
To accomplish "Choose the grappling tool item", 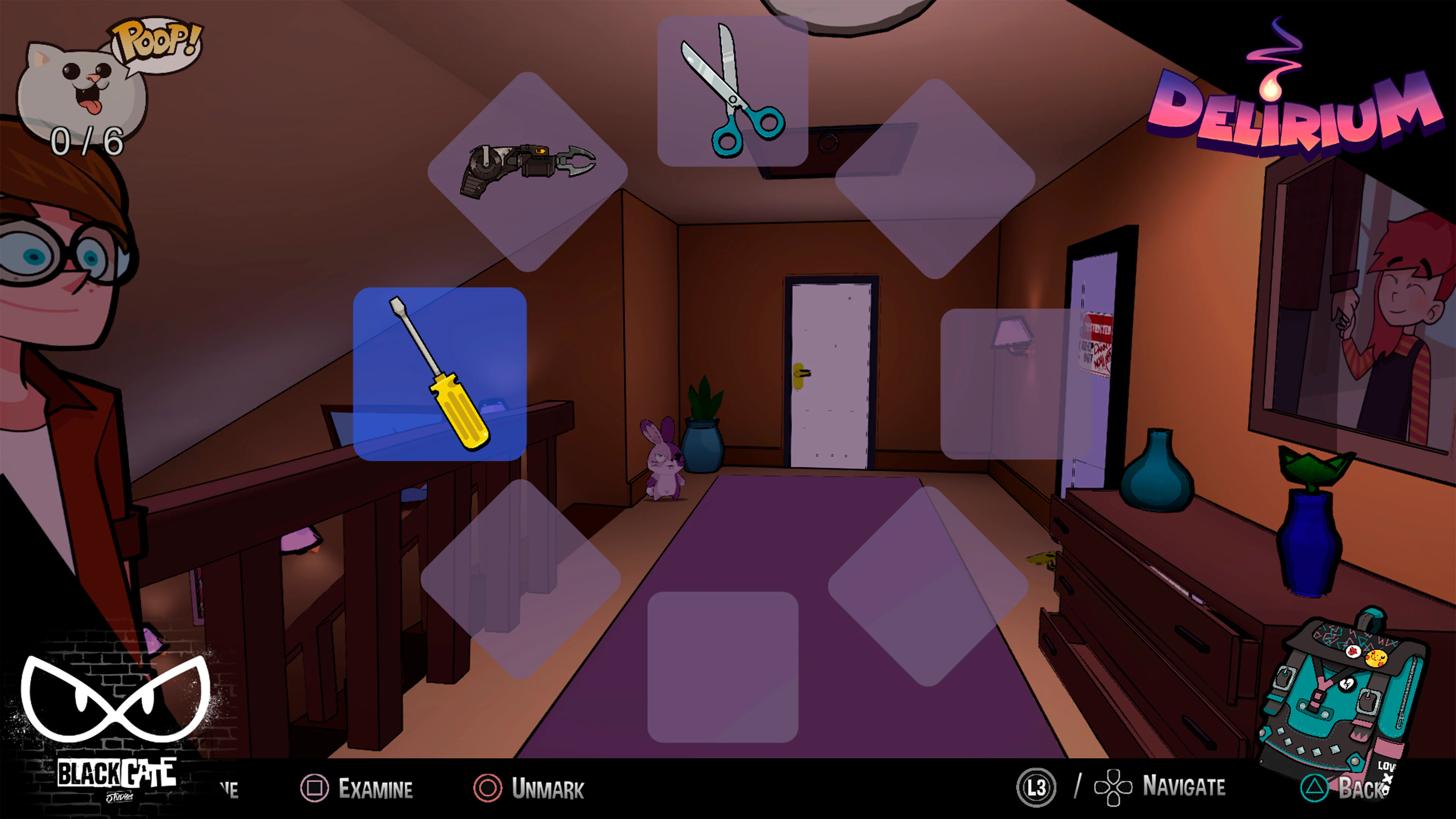I will (529, 173).
